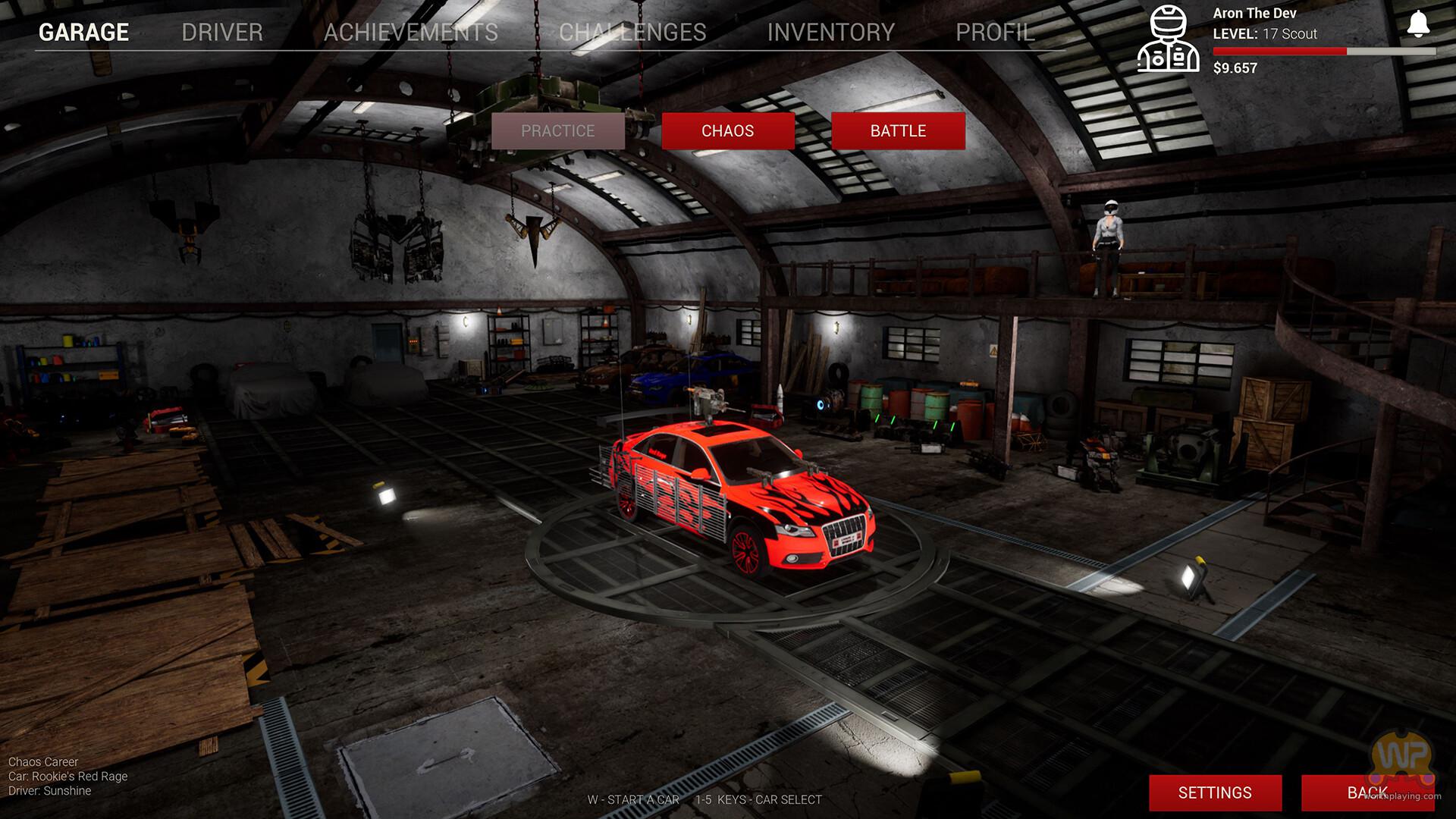Select the Battle mode button
Image resolution: width=1456 pixels, height=819 pixels.
898,131
